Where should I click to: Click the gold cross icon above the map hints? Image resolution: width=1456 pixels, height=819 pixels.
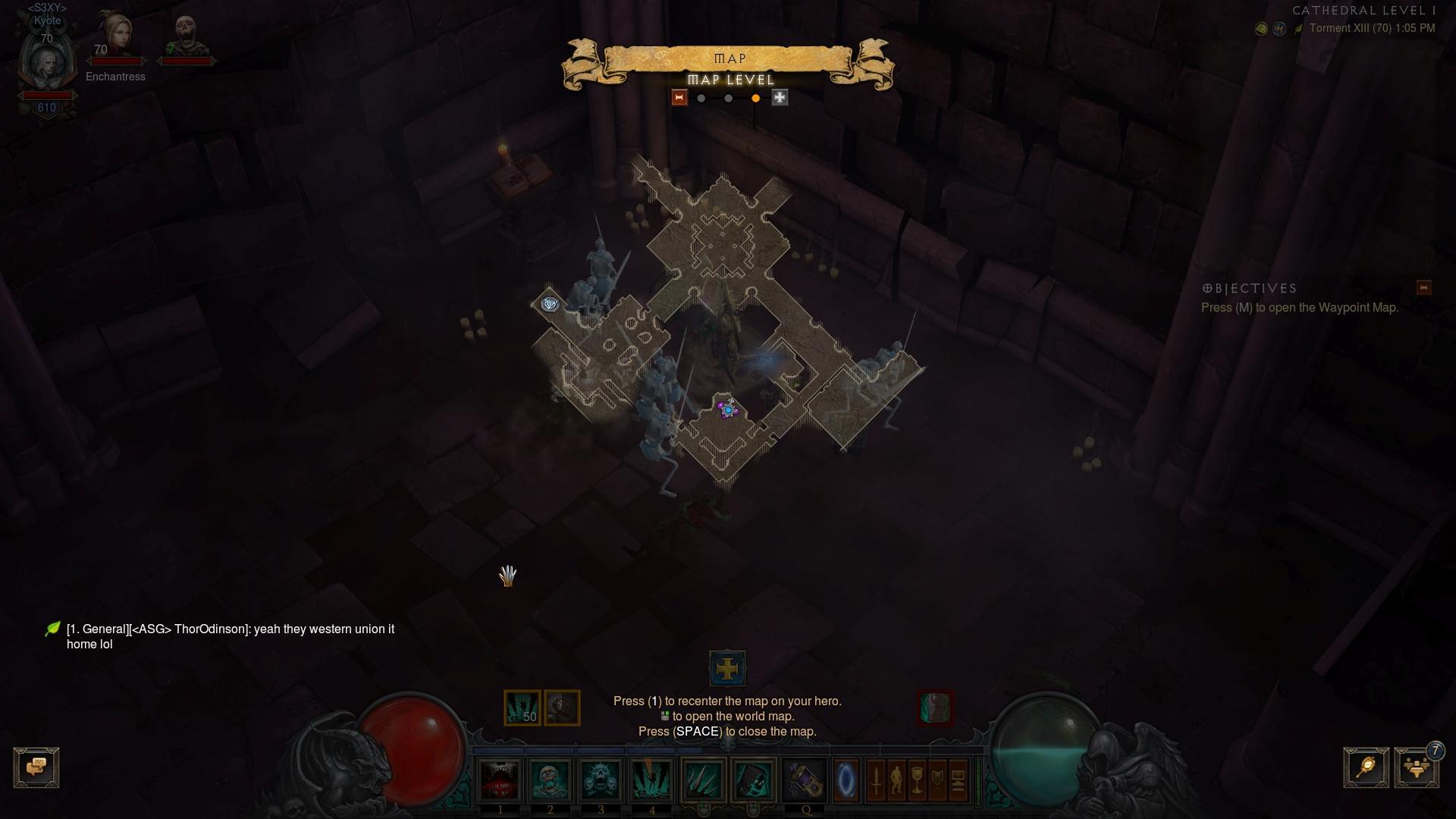727,669
